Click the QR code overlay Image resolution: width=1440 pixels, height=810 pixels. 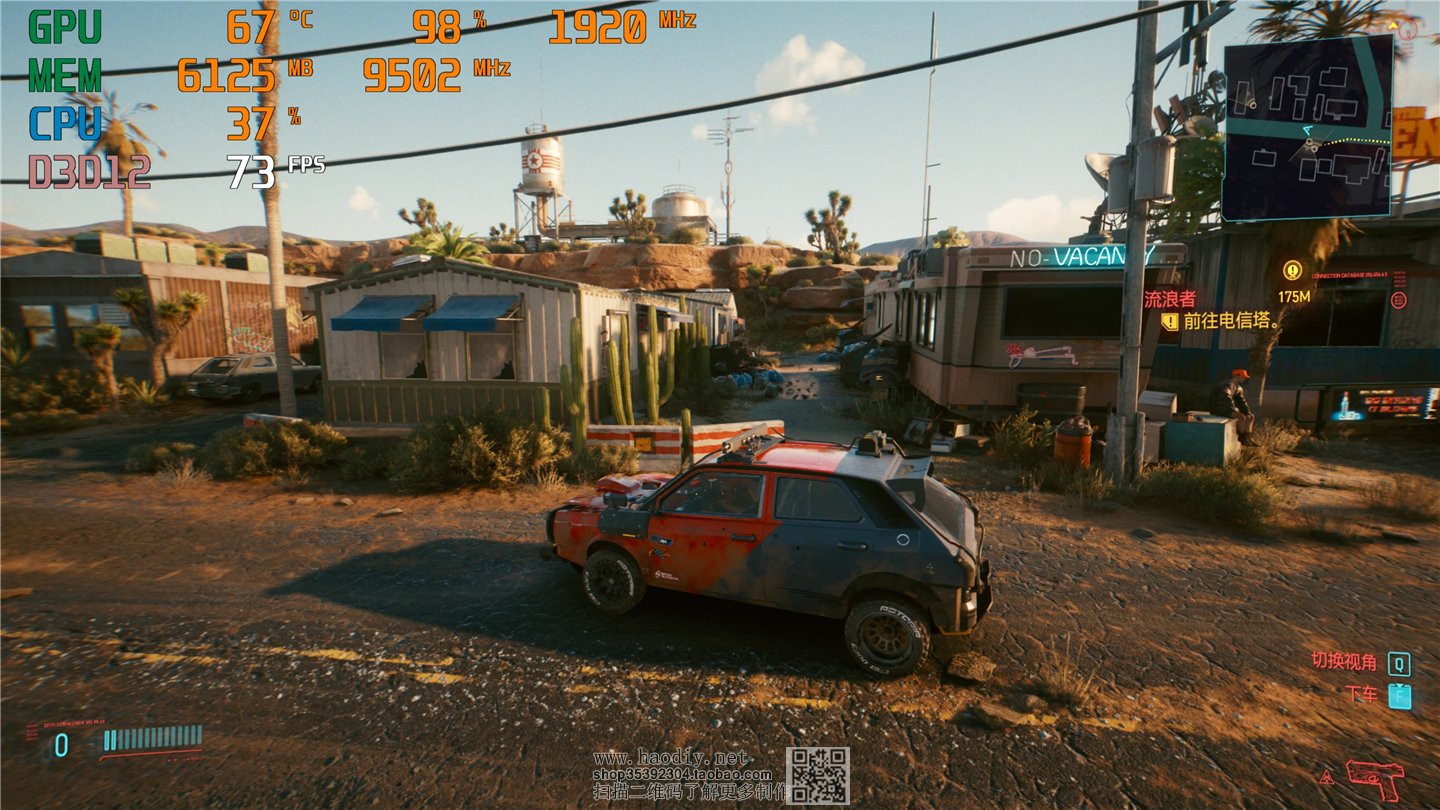point(817,776)
